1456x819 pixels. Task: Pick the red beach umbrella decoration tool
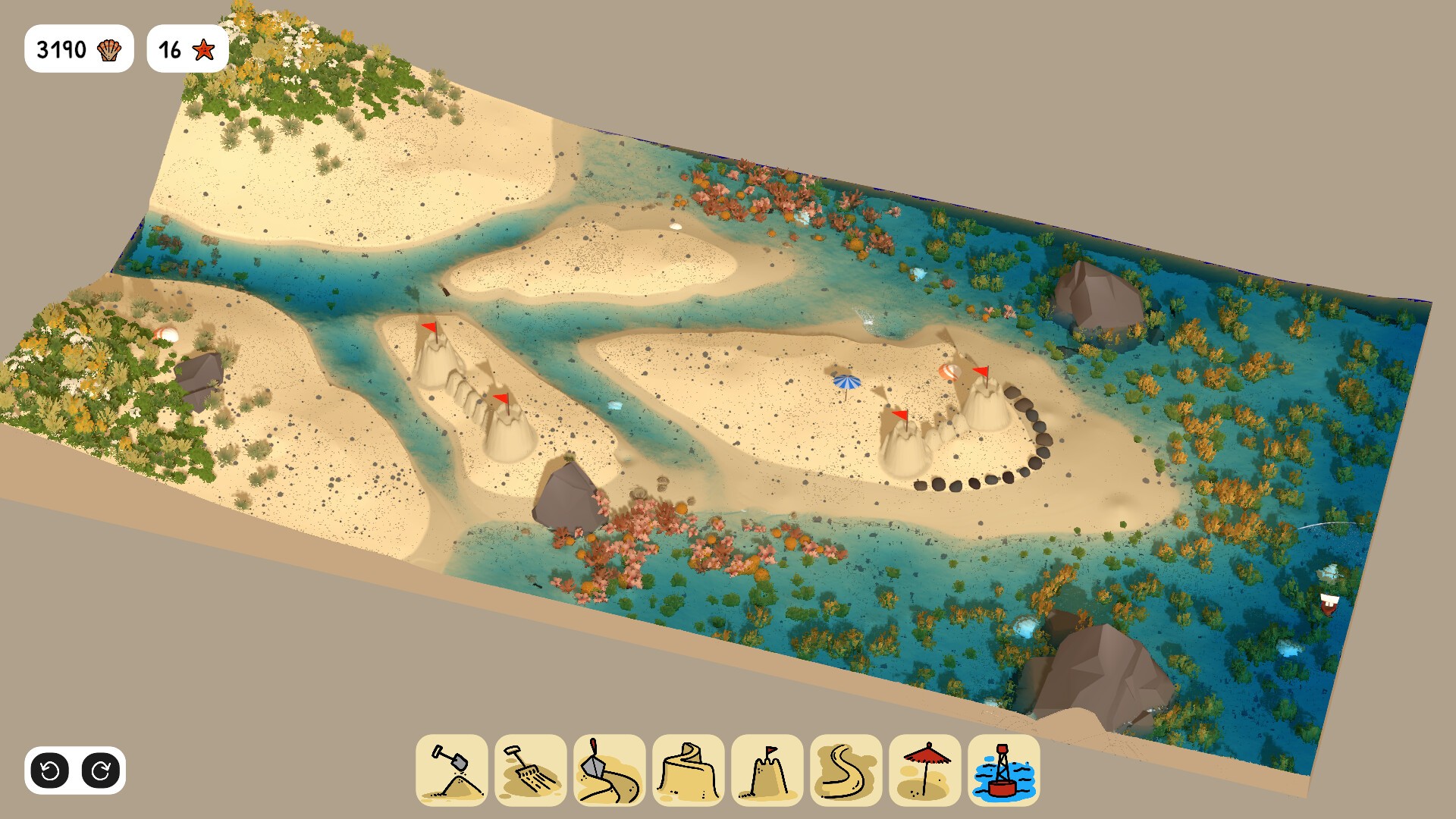pyautogui.click(x=925, y=770)
